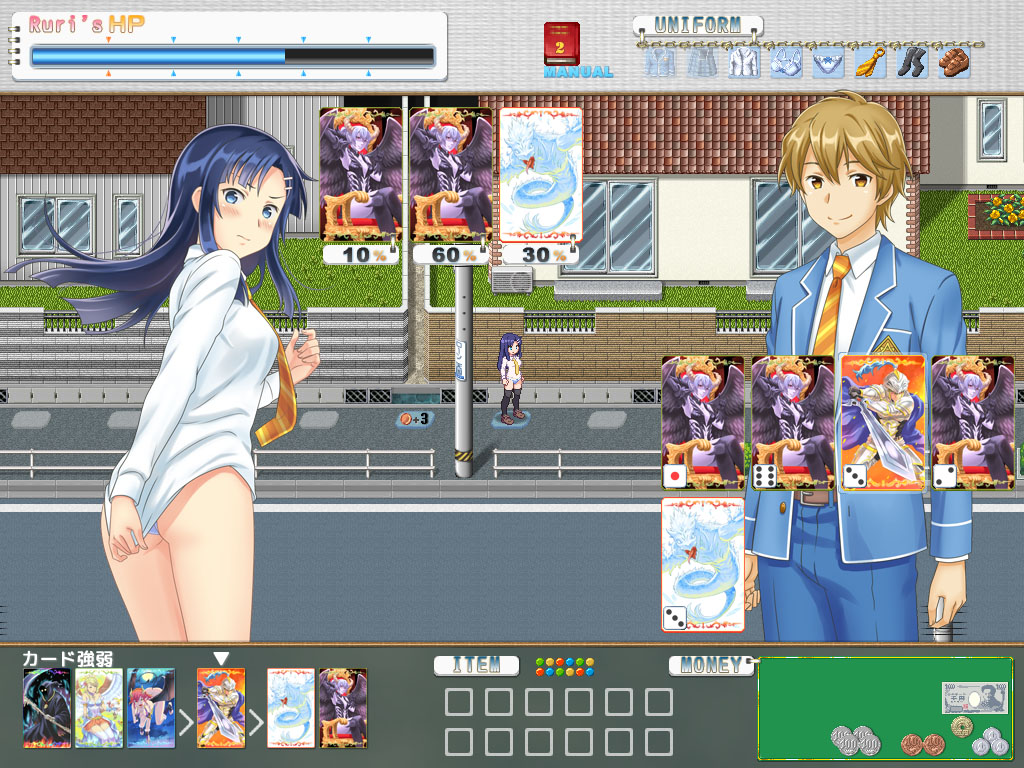Select the white dragon card in hand
1024x768 pixels.
pos(702,563)
